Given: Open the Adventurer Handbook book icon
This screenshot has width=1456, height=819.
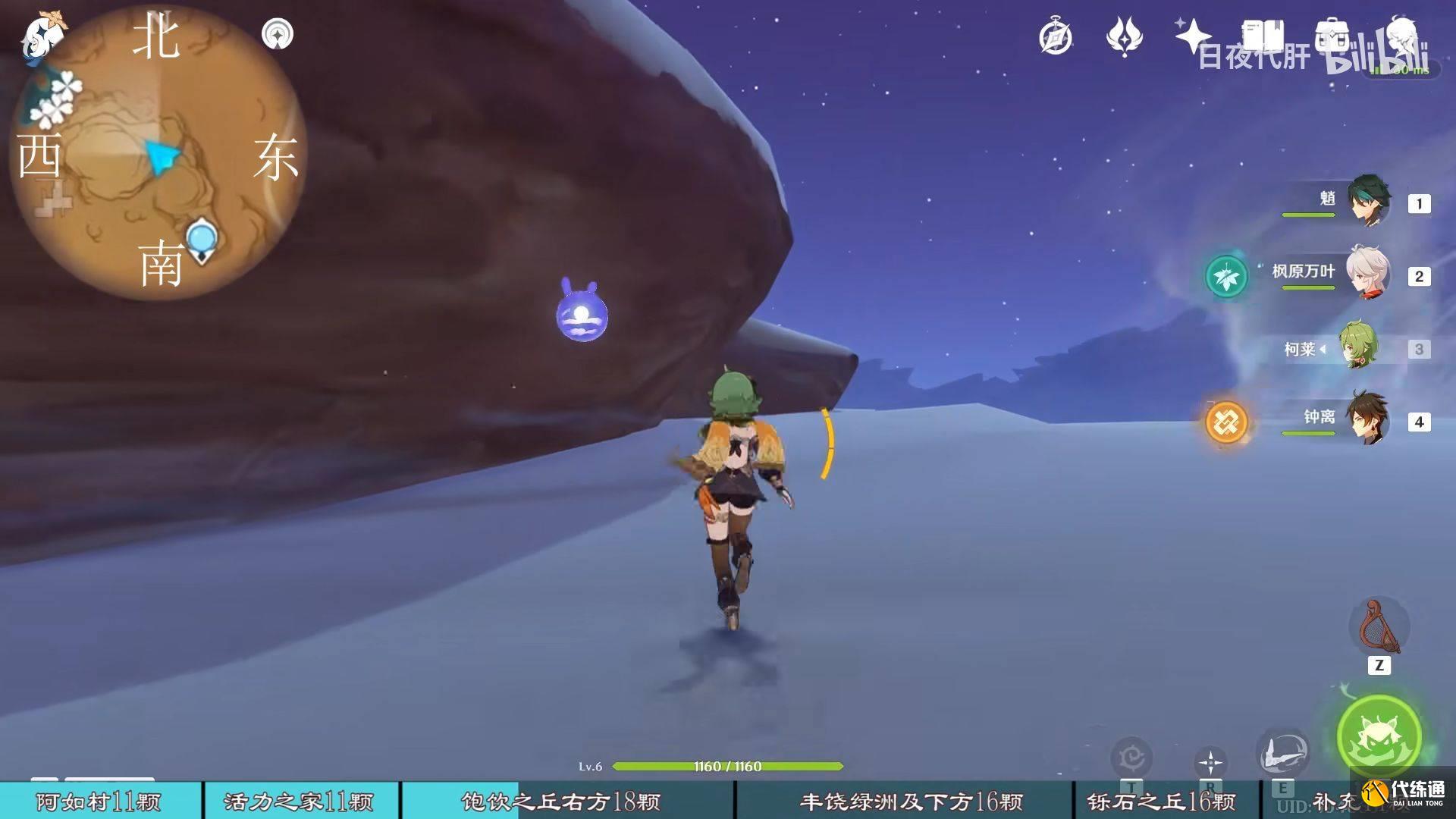Looking at the screenshot, I should point(1262,35).
